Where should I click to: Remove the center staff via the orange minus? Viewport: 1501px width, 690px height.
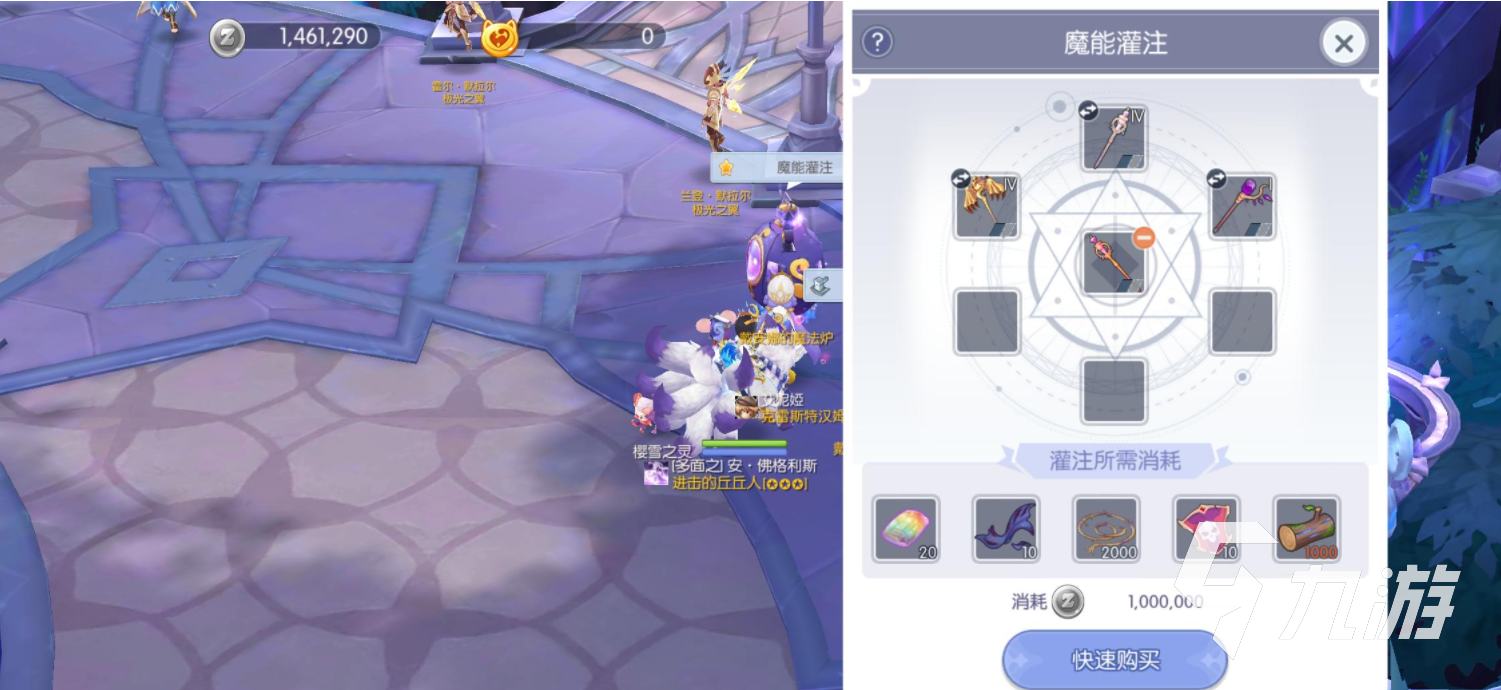click(x=1144, y=238)
